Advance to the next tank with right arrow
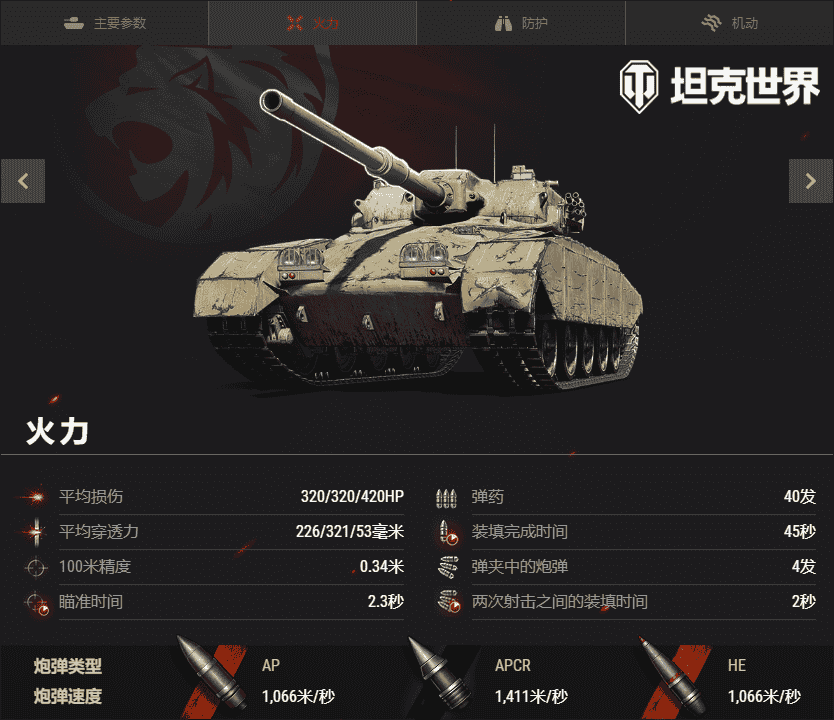 810,181
